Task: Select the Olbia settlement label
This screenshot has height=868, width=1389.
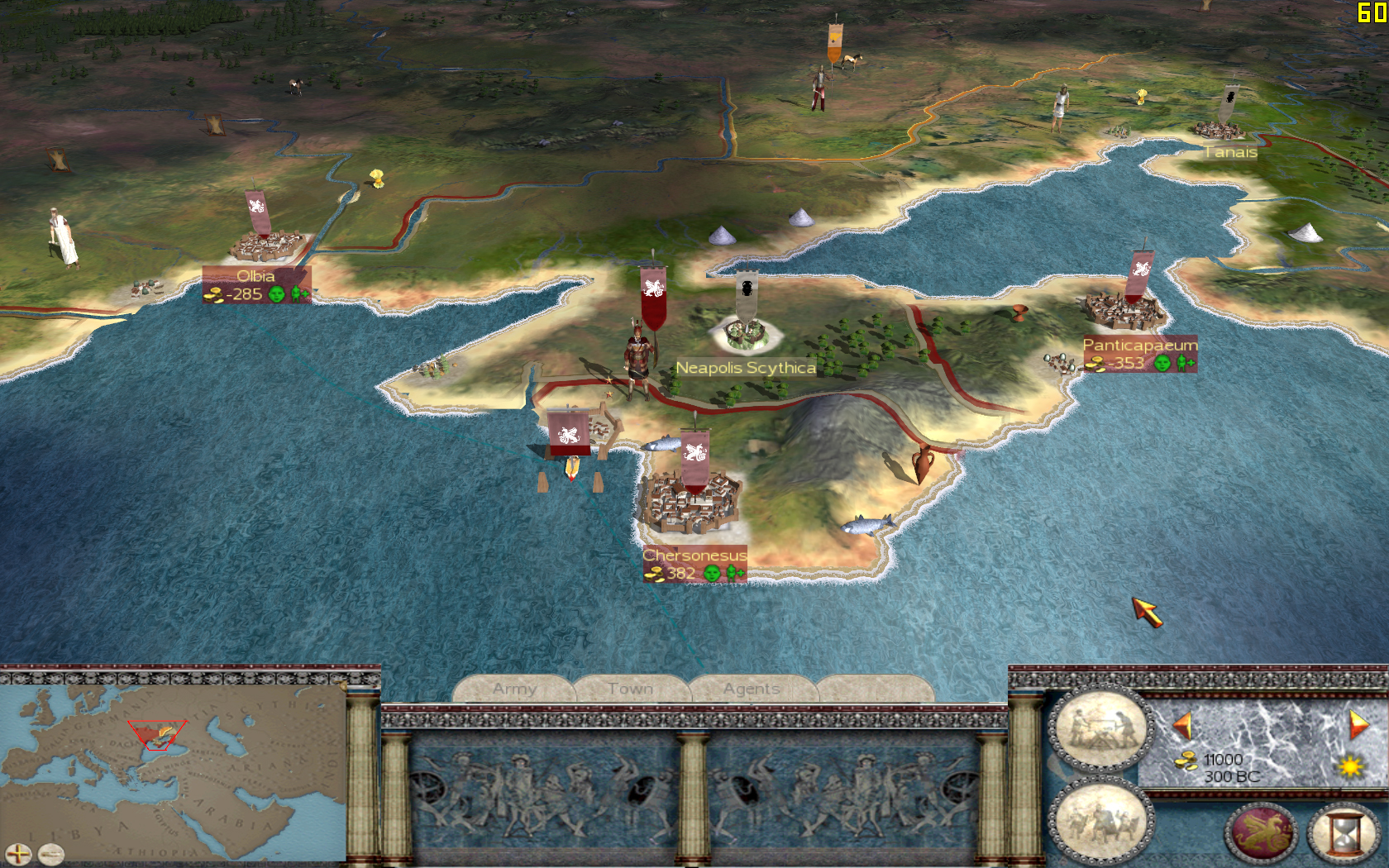Action: (255, 276)
